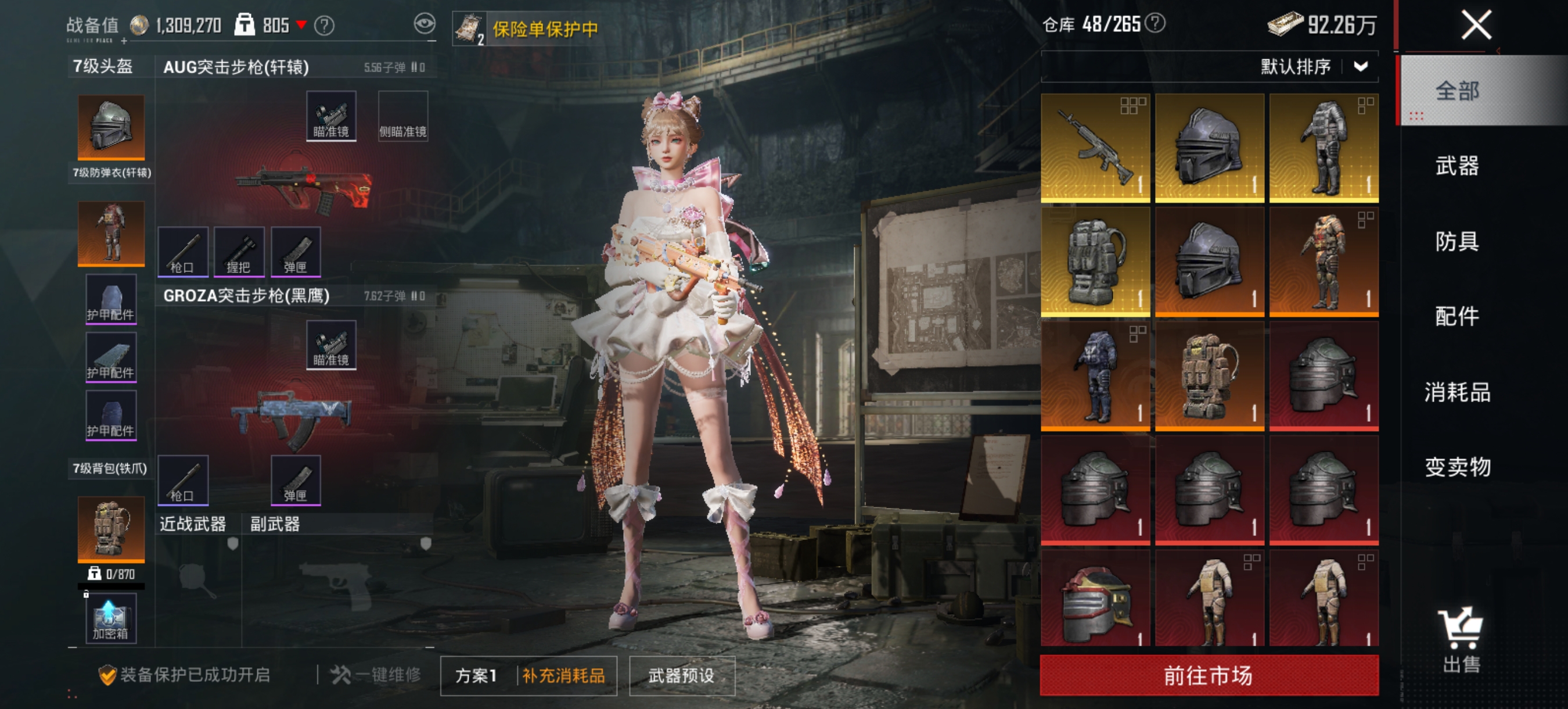Open the 枪口 muzzle slot for the AUG
The image size is (1568, 709).
pyautogui.click(x=182, y=252)
